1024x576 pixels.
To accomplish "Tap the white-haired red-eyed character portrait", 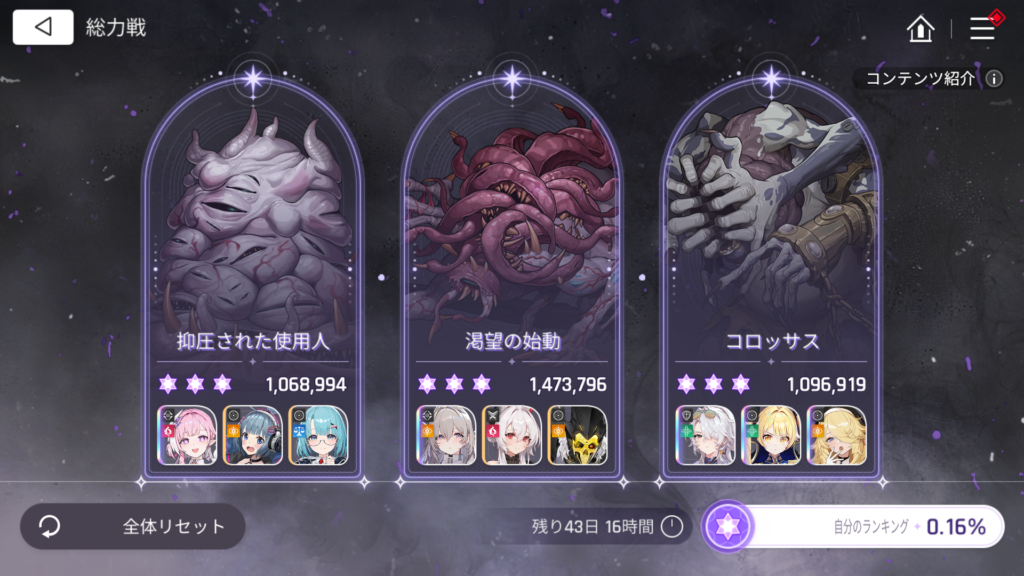I will tap(512, 435).
